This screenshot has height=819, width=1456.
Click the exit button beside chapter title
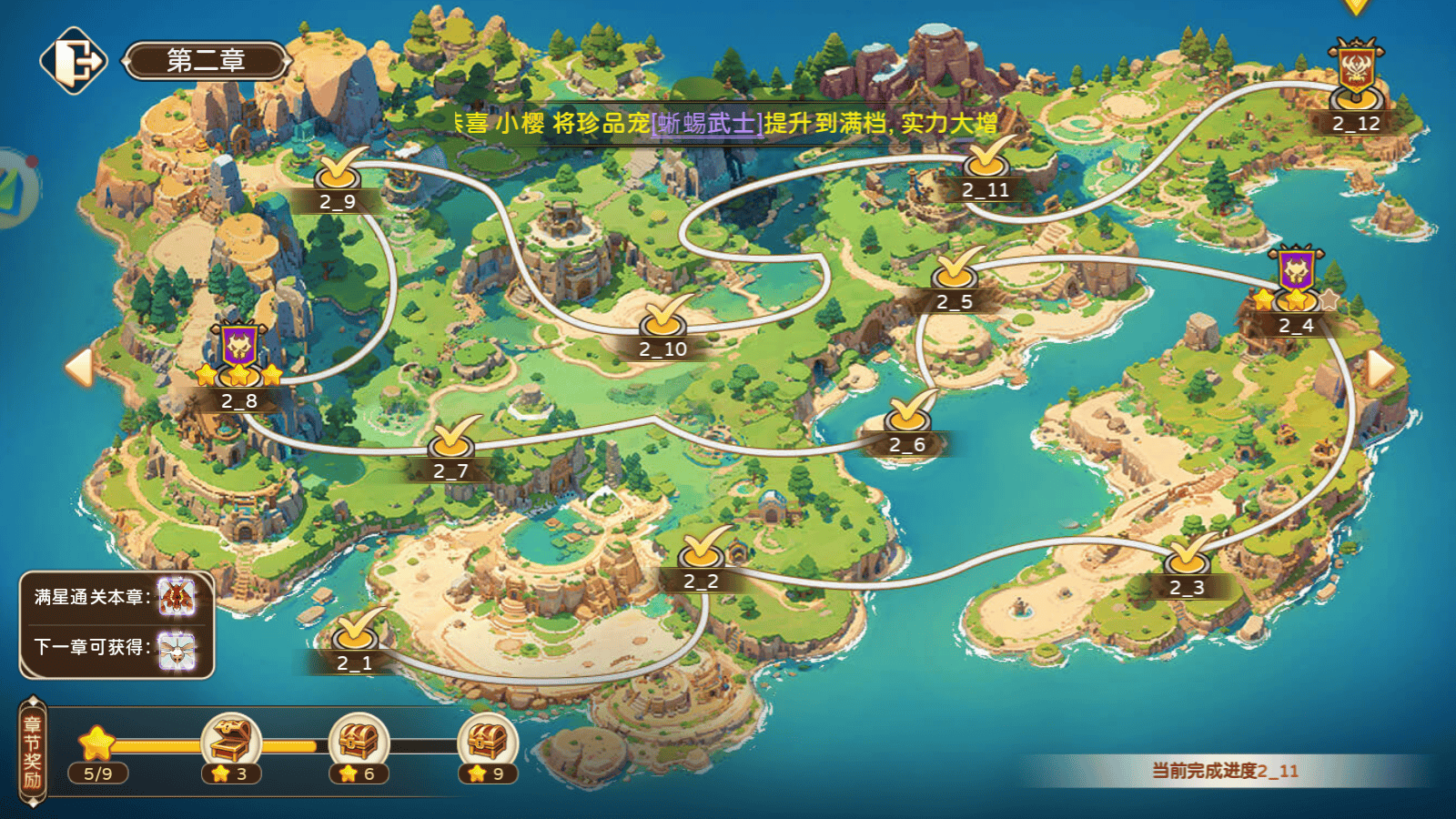[73, 61]
